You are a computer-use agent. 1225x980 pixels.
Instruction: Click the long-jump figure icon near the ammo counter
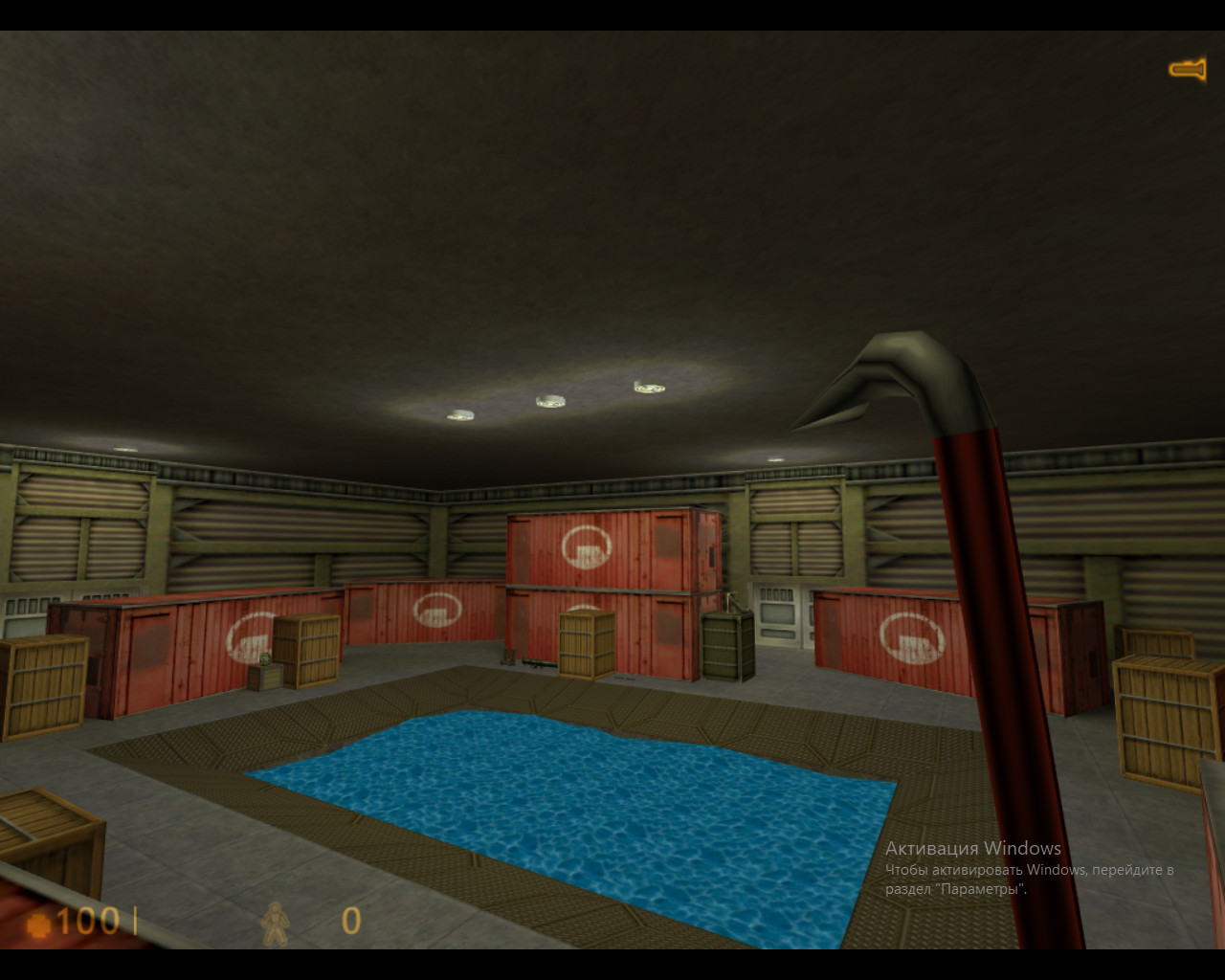pyautogui.click(x=275, y=924)
